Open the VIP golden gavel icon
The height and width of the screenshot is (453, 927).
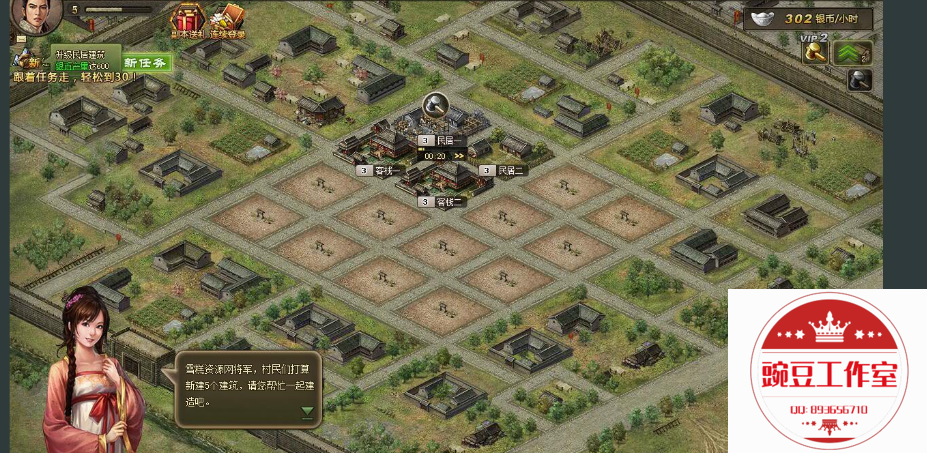815,53
